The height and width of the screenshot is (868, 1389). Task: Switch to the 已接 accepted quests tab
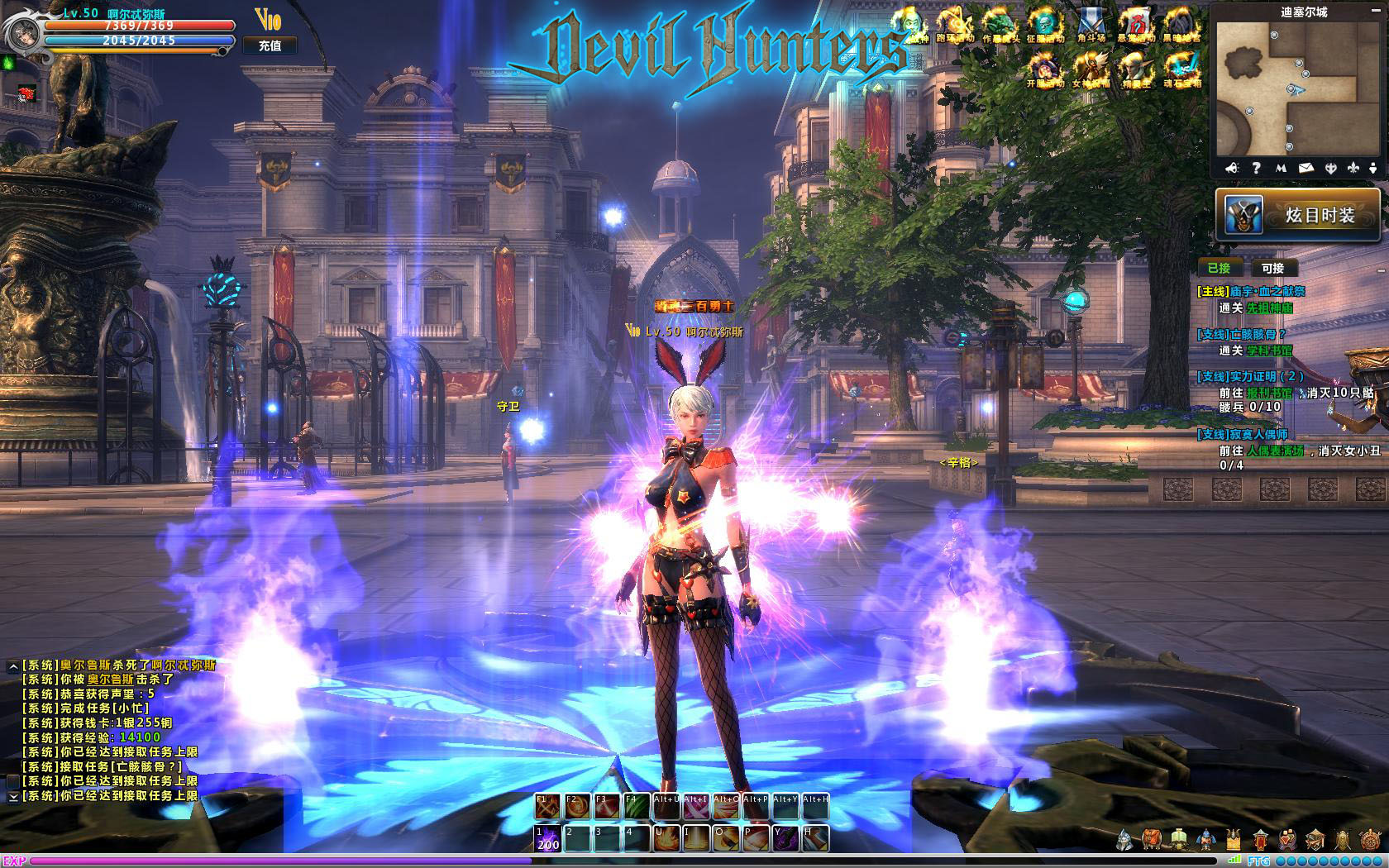coord(1219,268)
